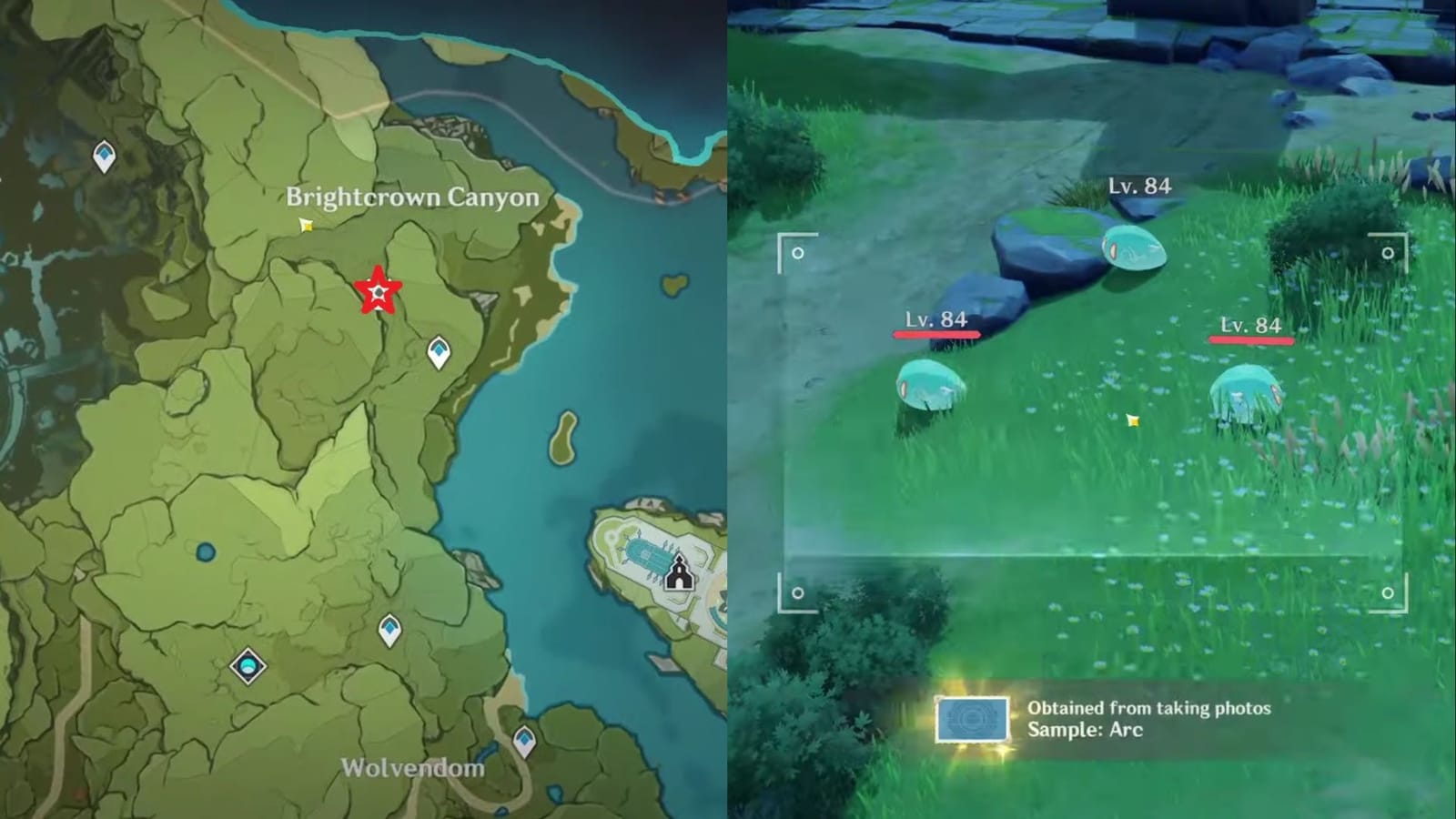1456x819 pixels.
Task: Select the church landmark icon on the island
Action: tap(679, 573)
